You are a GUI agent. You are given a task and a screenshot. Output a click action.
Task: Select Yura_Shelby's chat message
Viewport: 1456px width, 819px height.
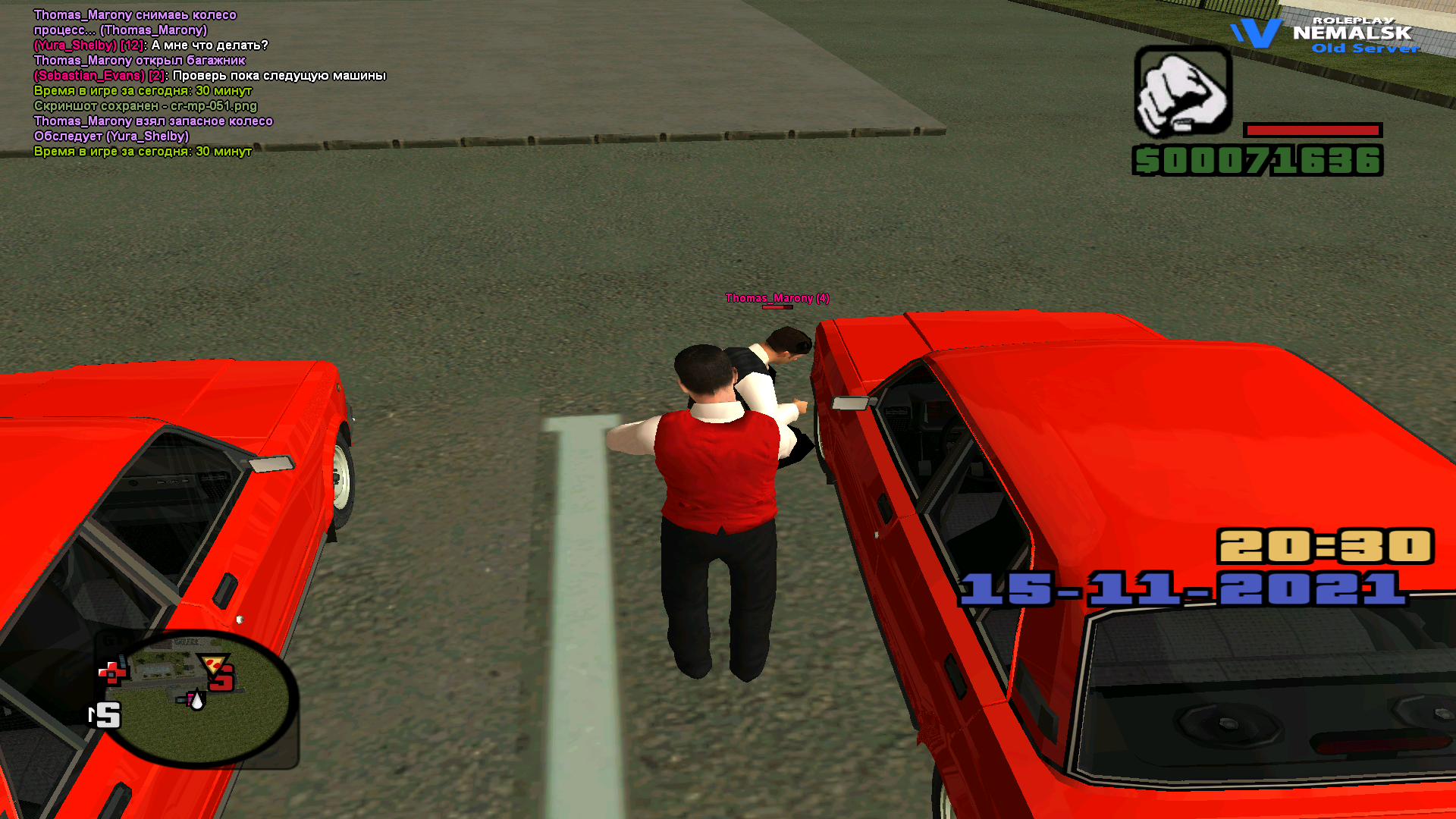151,45
